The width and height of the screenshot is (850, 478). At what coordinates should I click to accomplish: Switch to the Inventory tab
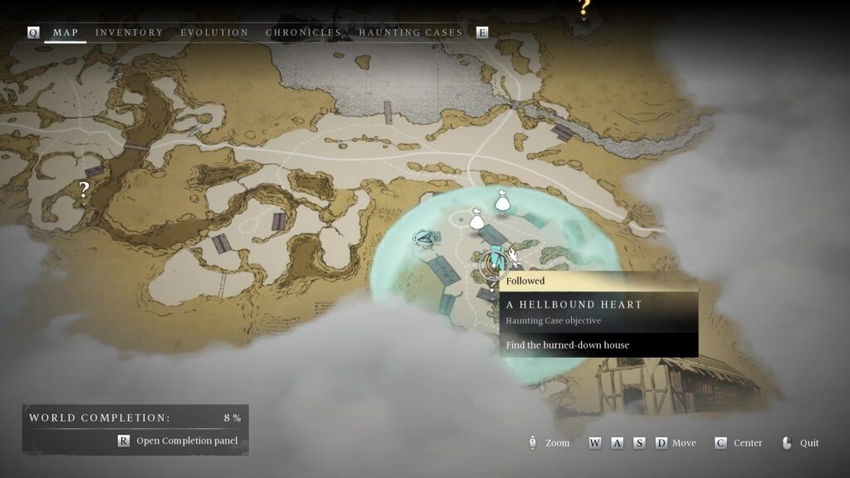click(129, 33)
